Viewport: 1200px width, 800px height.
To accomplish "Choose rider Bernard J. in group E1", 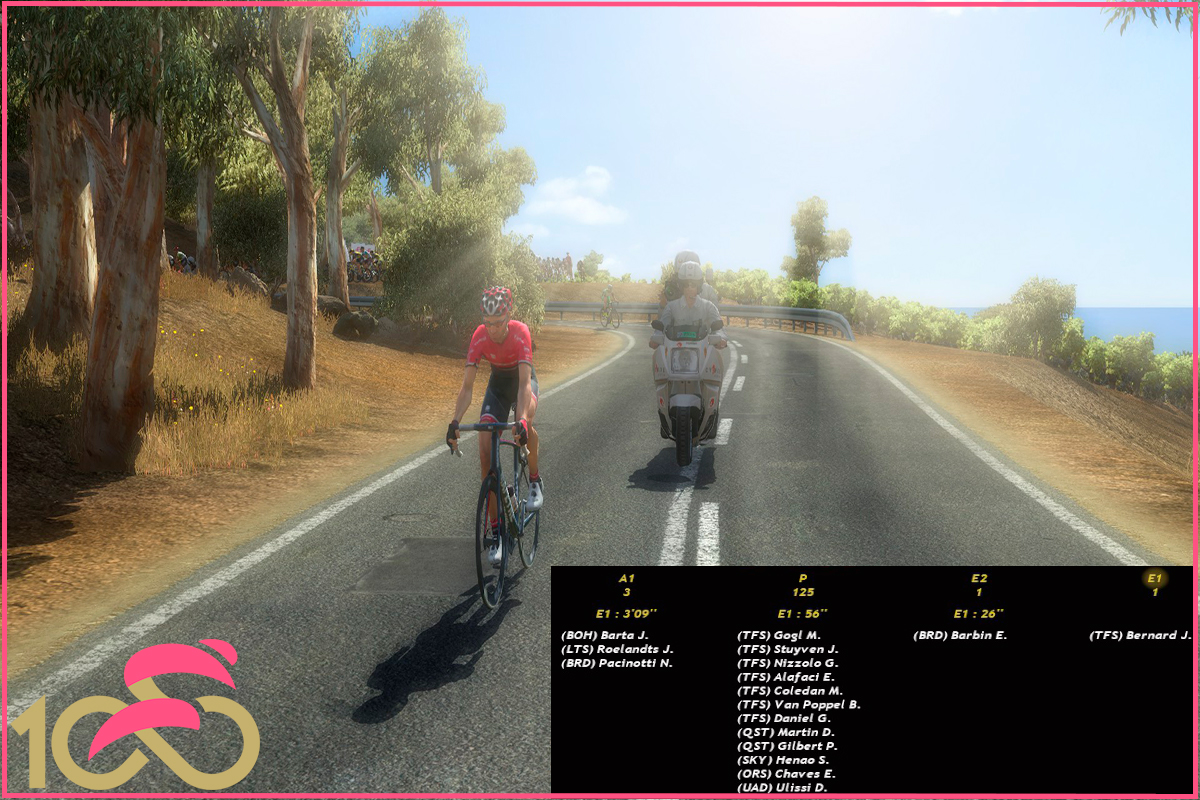I will click(x=1140, y=635).
